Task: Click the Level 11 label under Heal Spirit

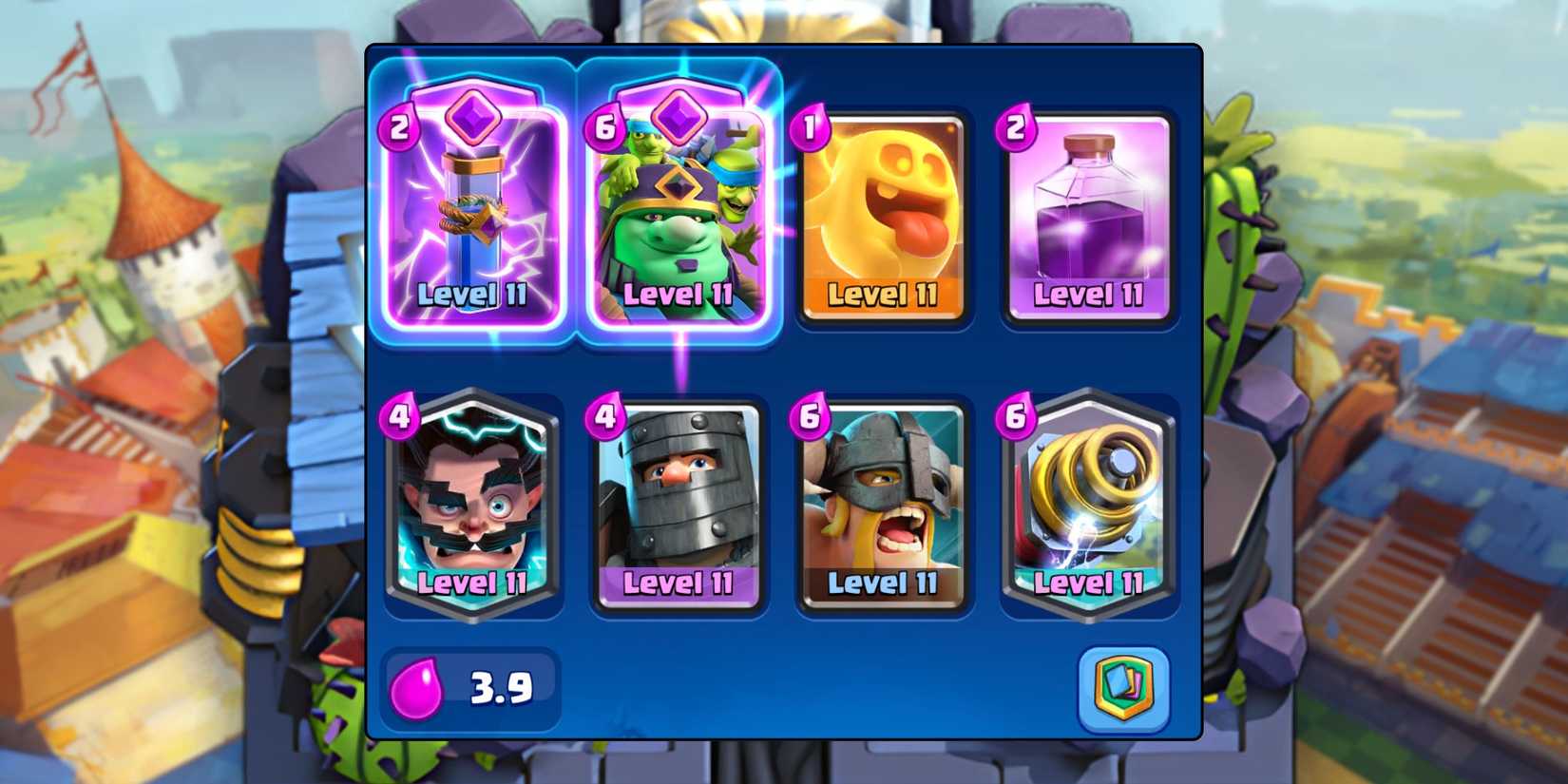Action: pyautogui.click(x=884, y=296)
